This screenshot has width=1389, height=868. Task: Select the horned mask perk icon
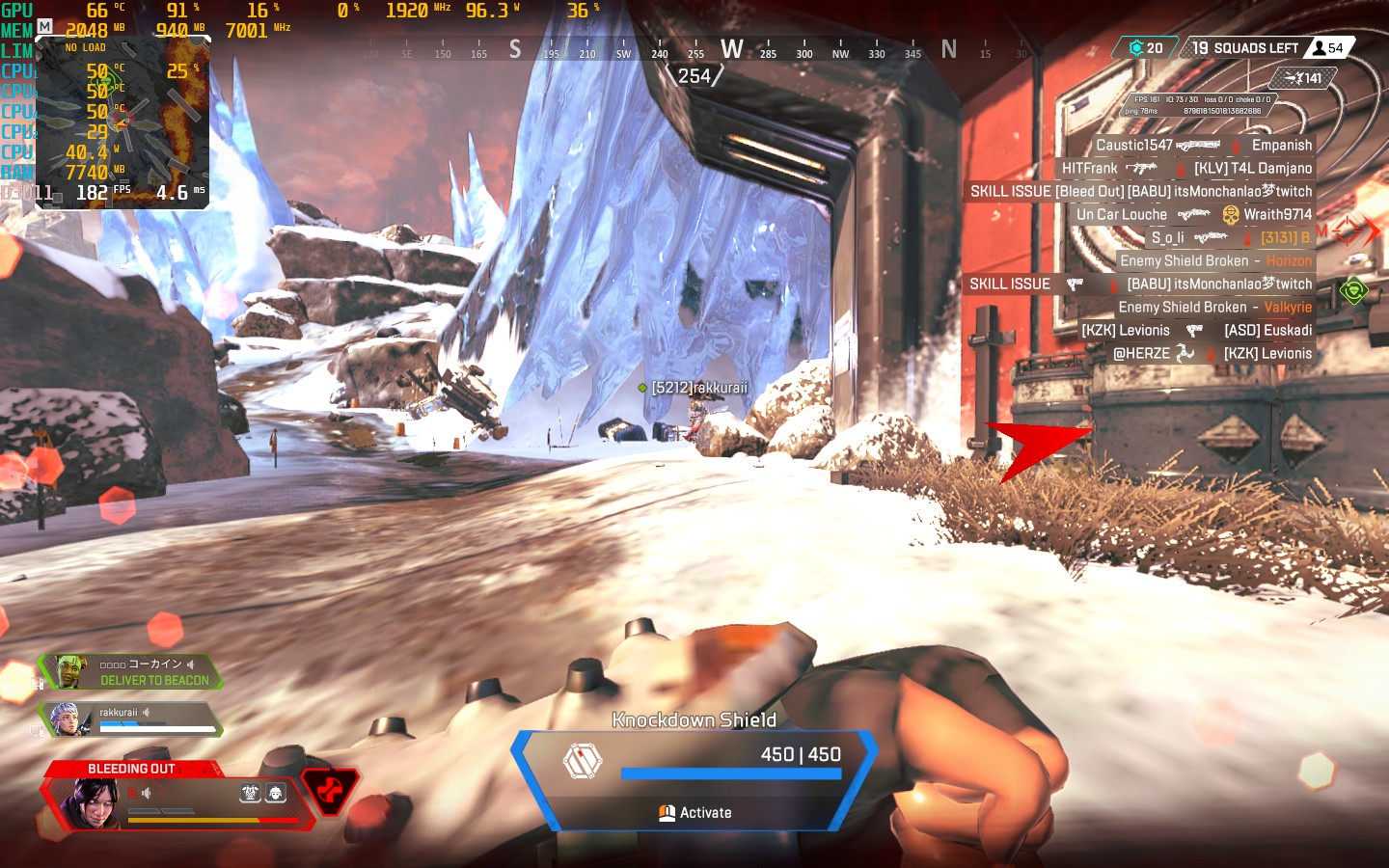click(x=250, y=794)
